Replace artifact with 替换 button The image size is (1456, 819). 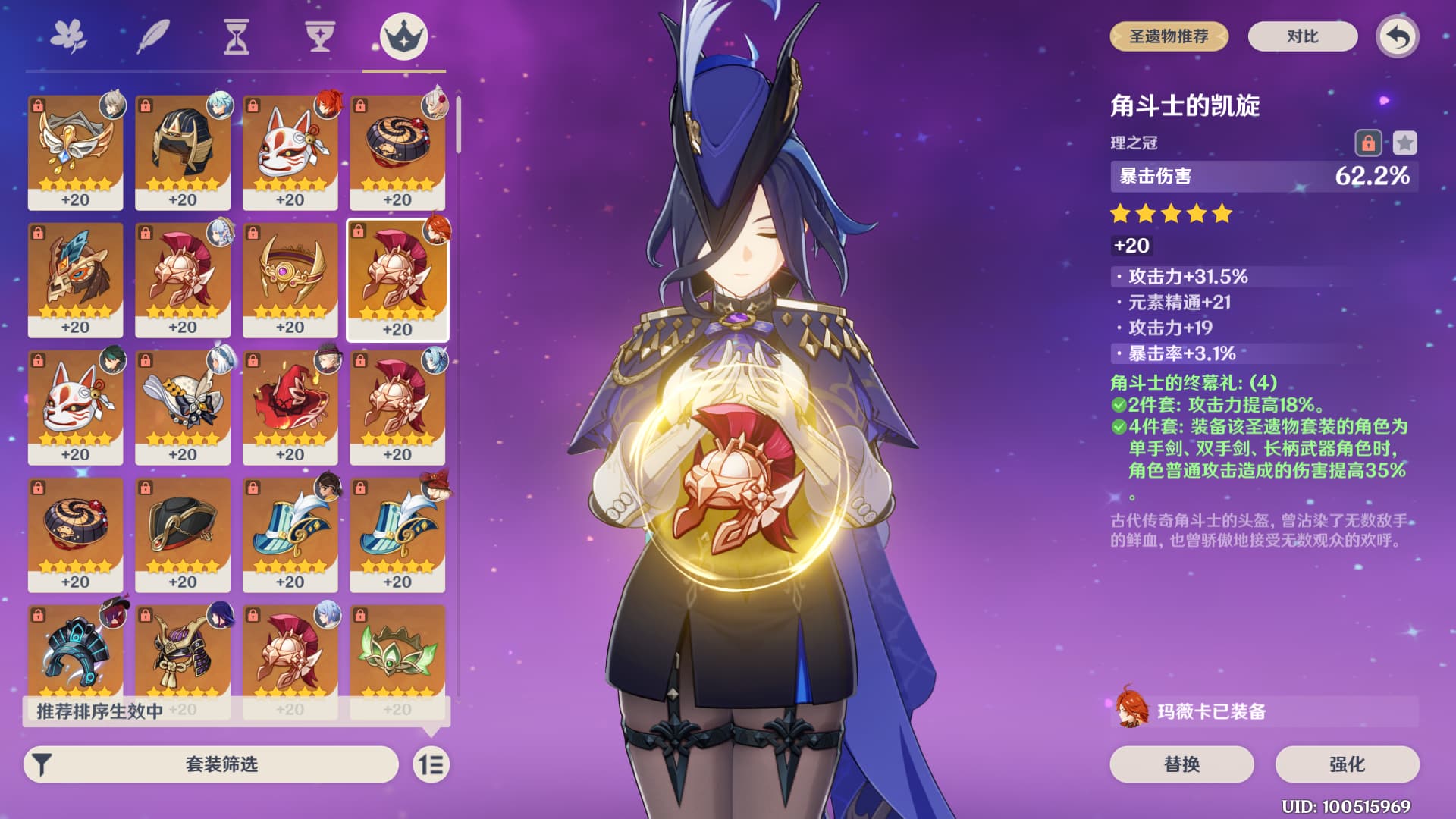(x=1181, y=764)
